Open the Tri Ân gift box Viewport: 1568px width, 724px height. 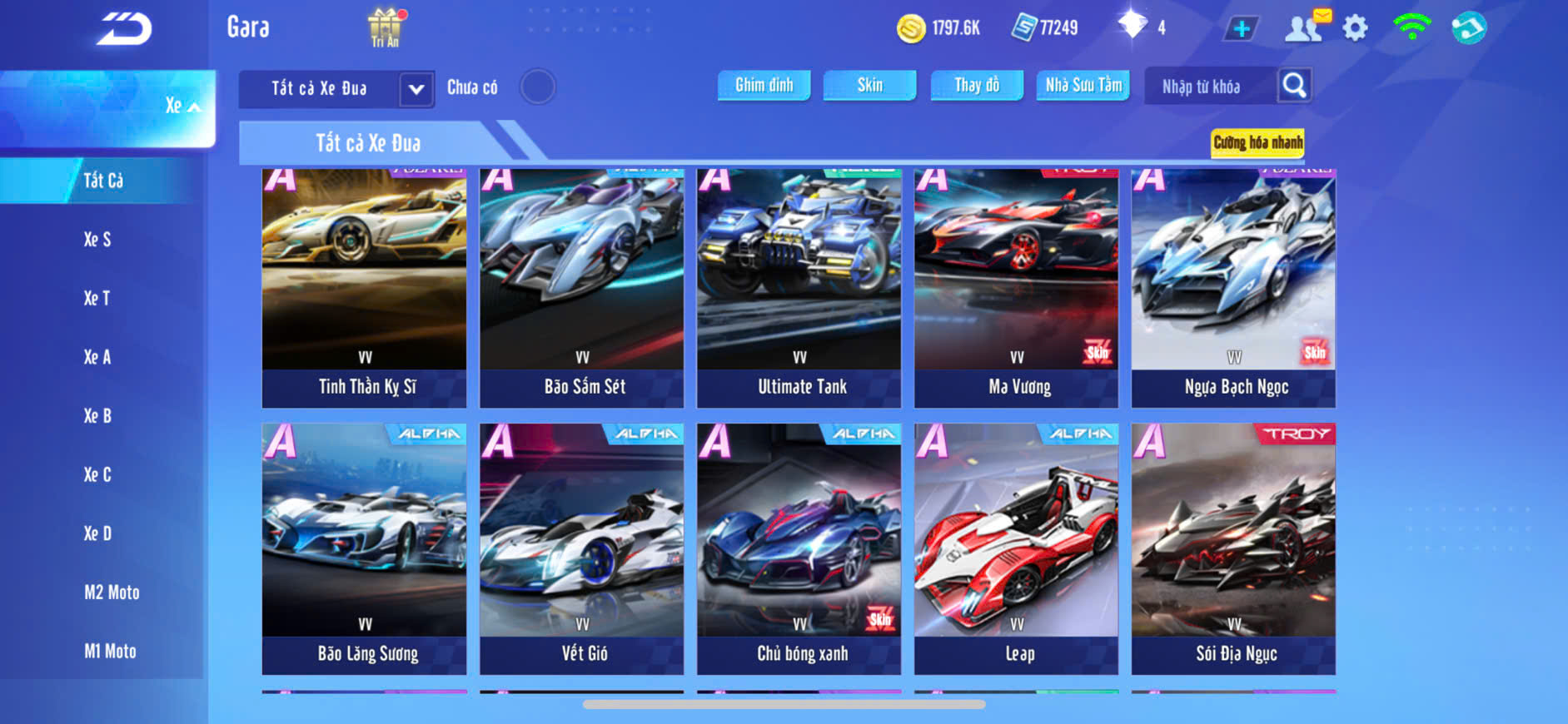385,27
